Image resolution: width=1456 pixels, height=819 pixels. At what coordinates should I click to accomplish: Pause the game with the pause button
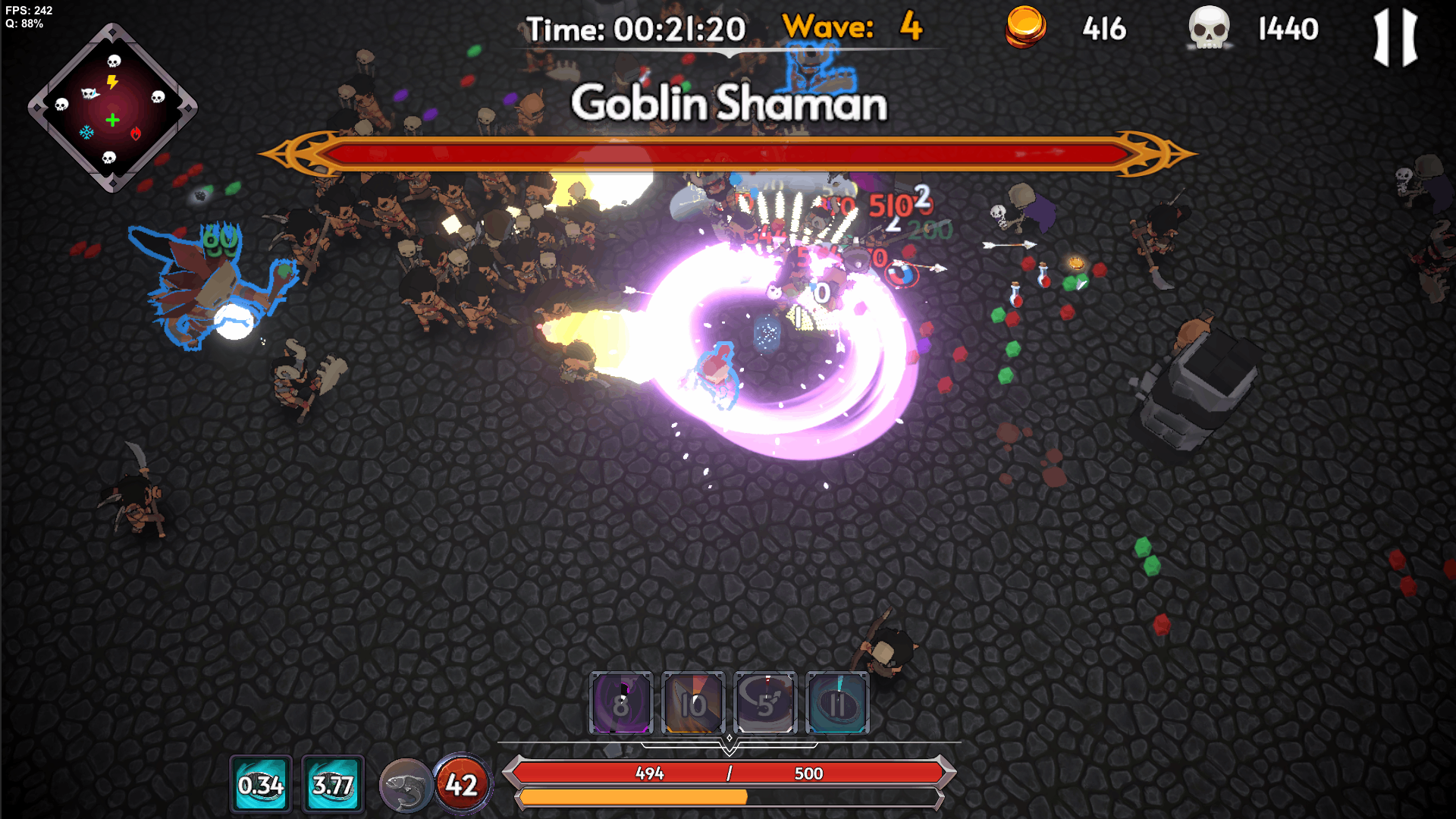[1395, 37]
